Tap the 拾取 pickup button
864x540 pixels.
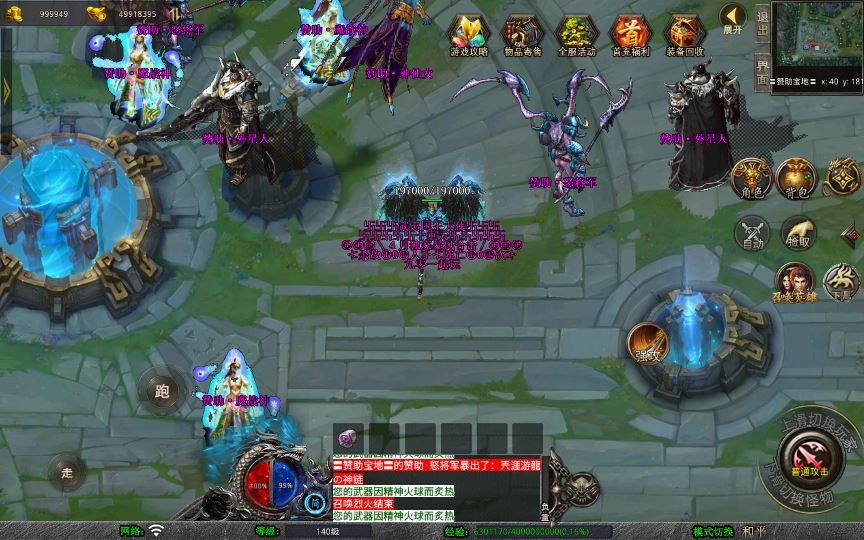(x=797, y=233)
